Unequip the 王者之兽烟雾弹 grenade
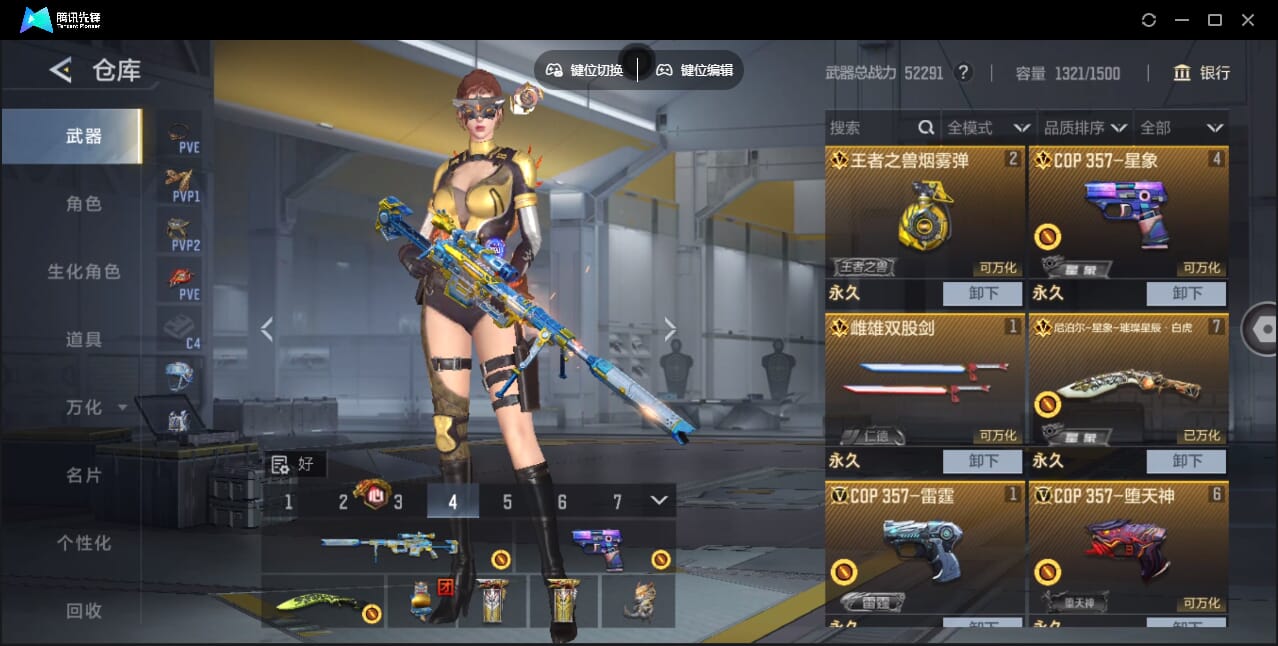 (x=982, y=294)
